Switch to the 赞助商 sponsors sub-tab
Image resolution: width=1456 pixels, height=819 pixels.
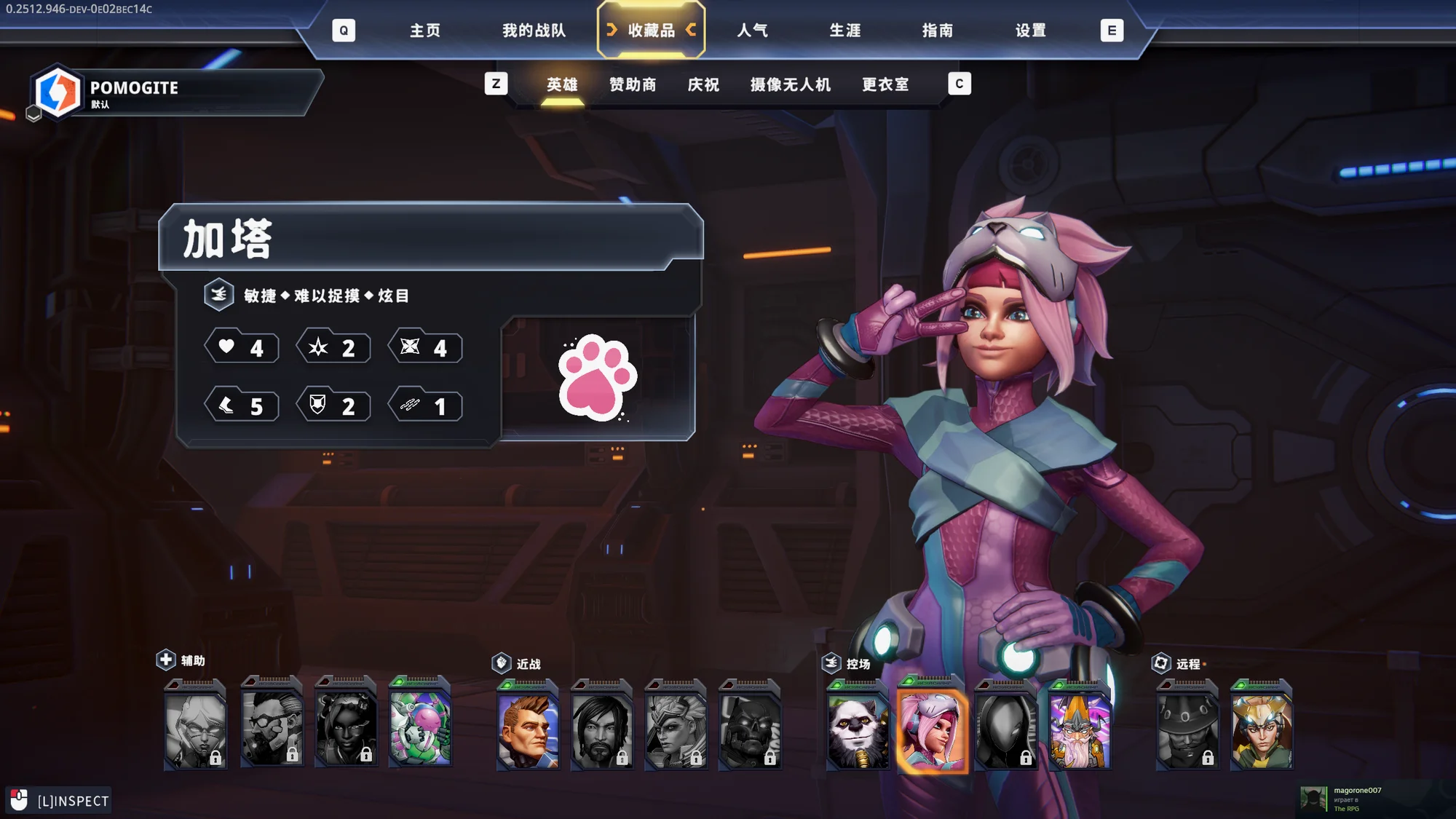pyautogui.click(x=633, y=85)
